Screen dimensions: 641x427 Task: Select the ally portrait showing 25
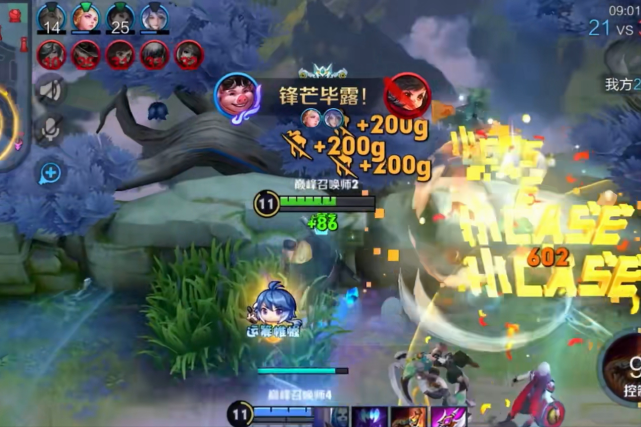[121, 19]
